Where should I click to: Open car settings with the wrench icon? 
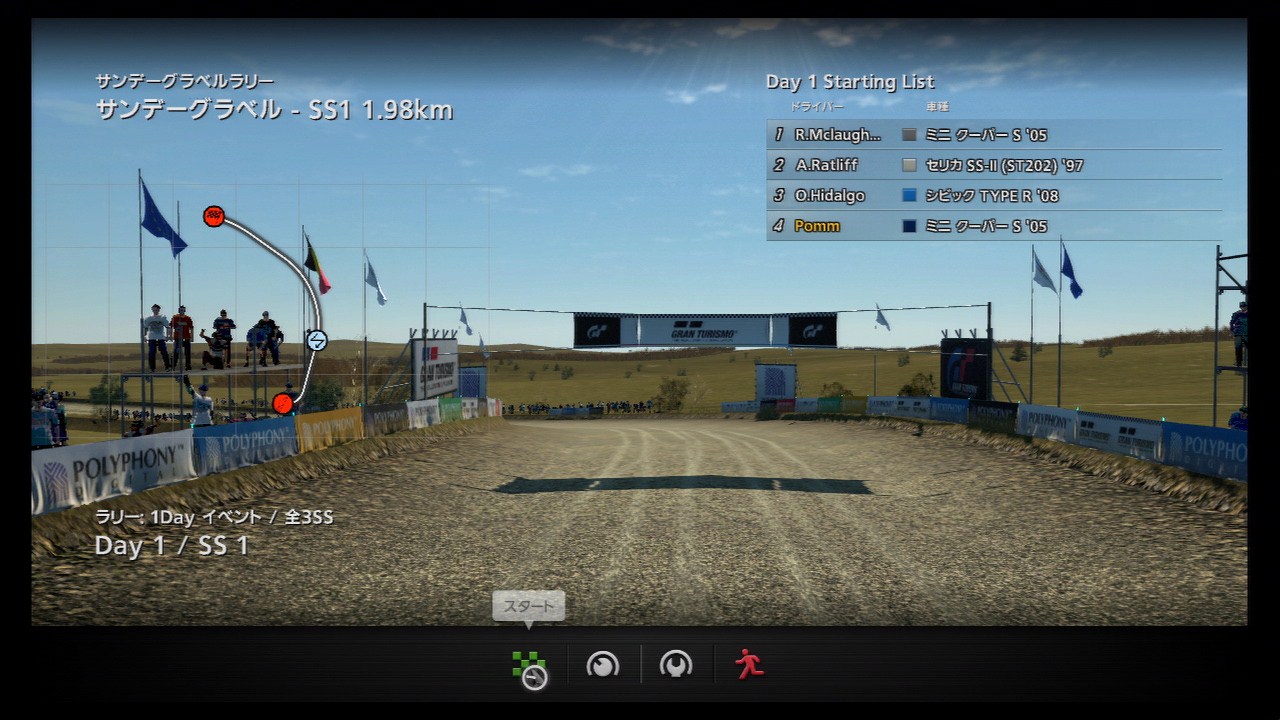676,665
